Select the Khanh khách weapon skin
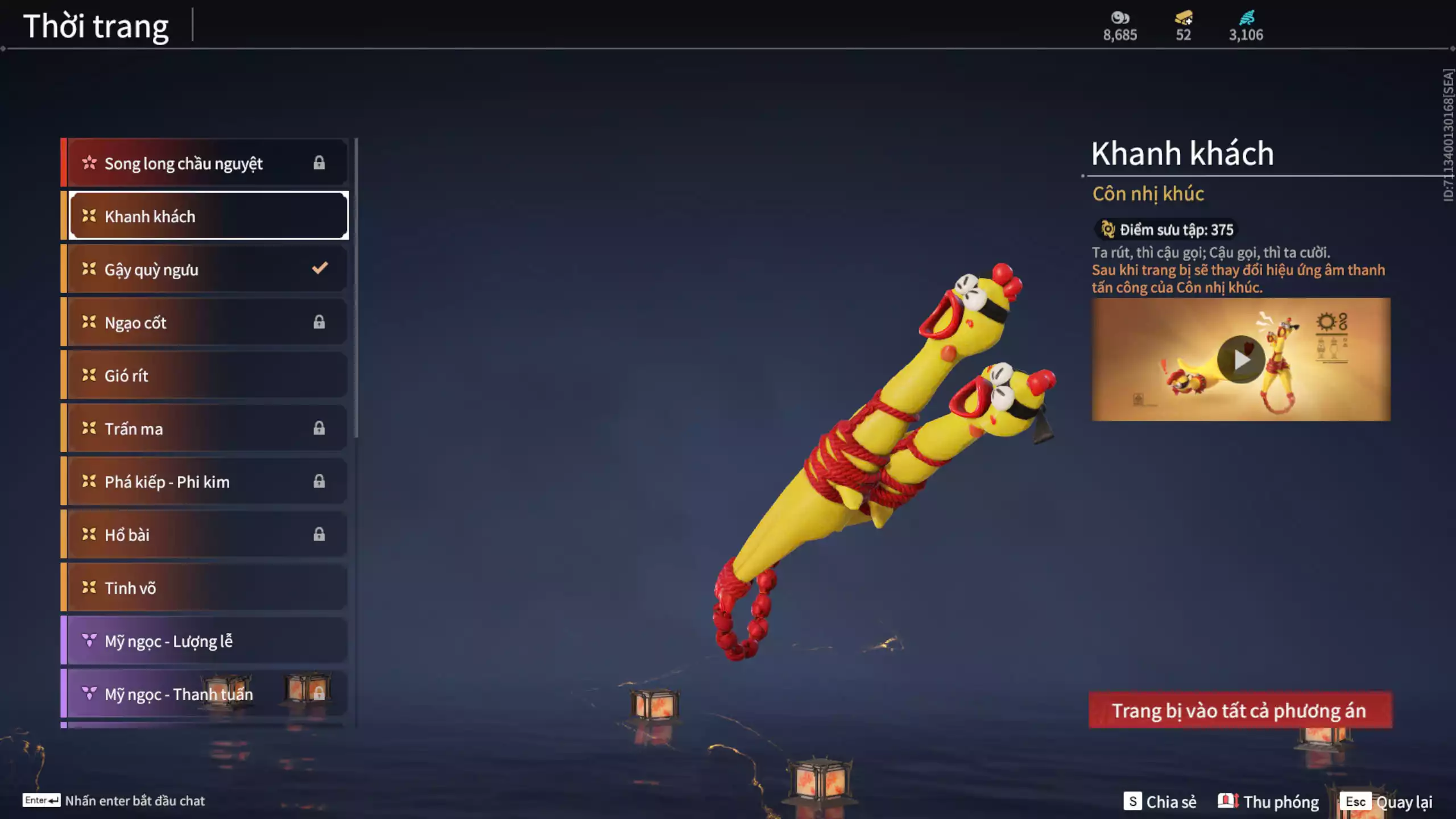This screenshot has height=819, width=1456. (208, 216)
